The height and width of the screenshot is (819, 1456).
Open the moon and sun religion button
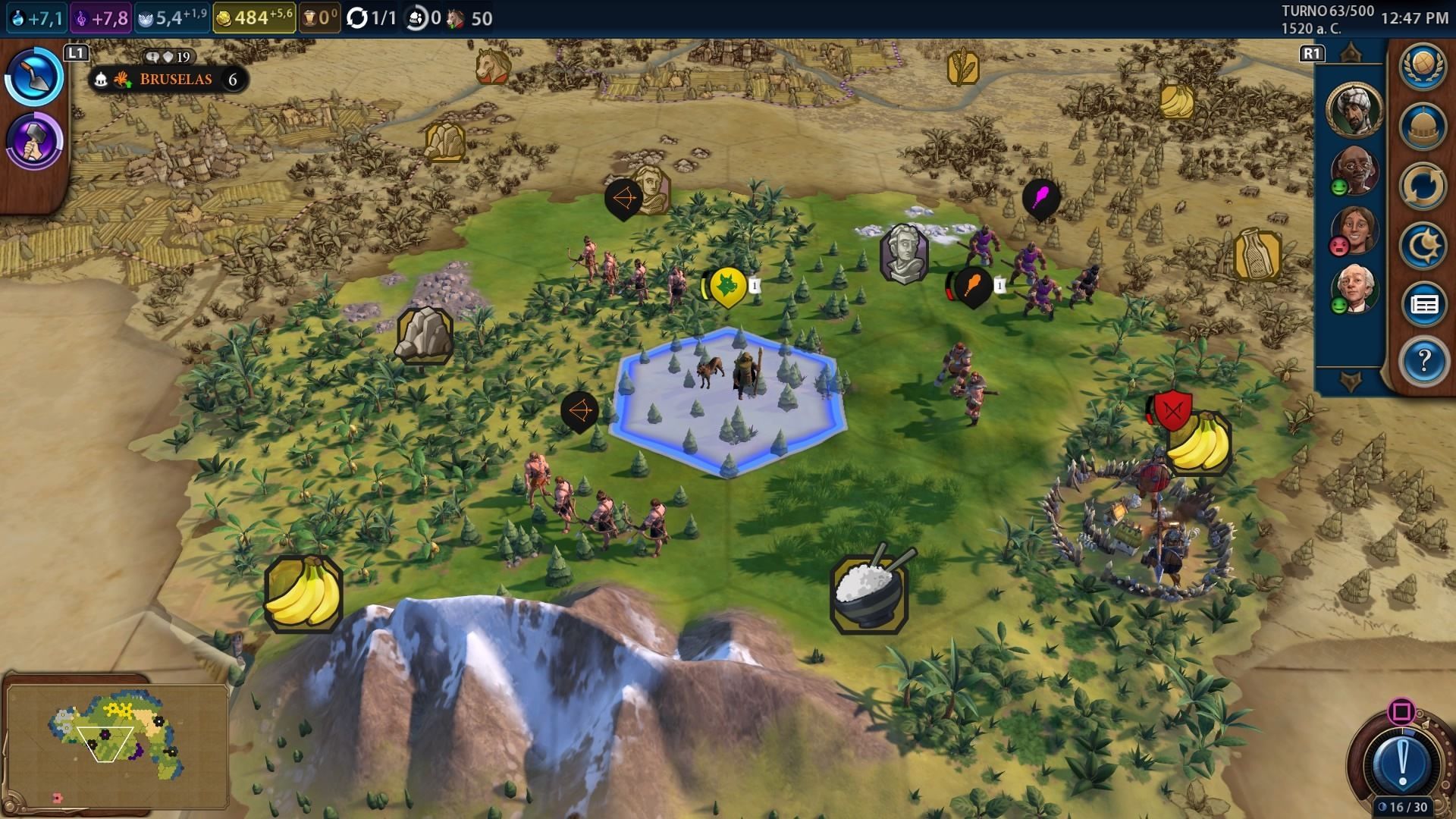pyautogui.click(x=1423, y=246)
